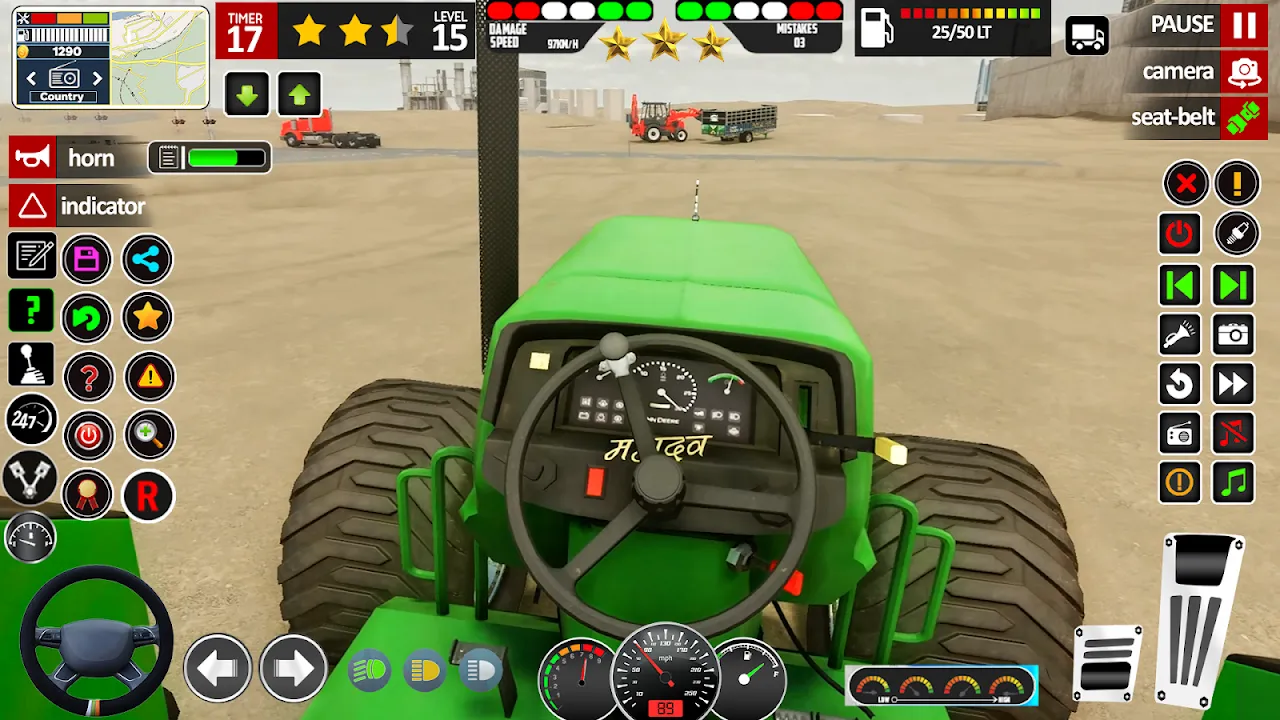Select the gear shifter icon
This screenshot has height=720, width=1280.
pyautogui.click(x=31, y=365)
